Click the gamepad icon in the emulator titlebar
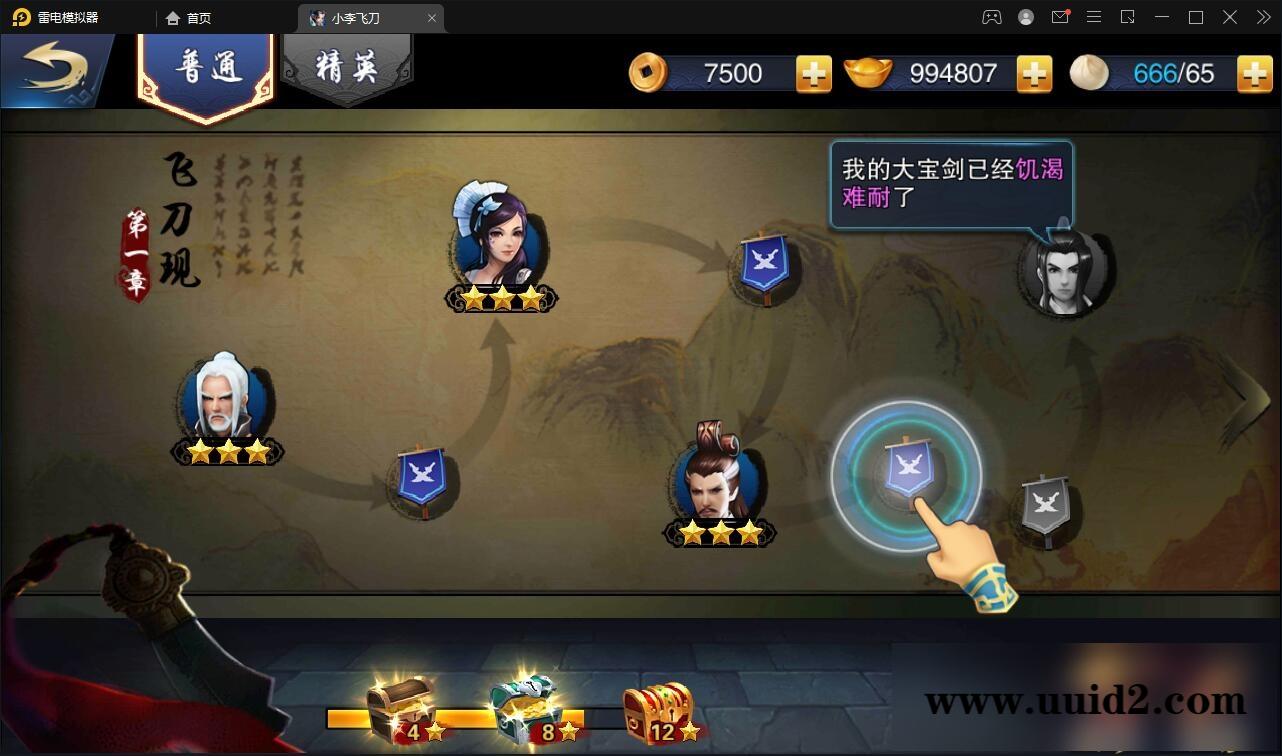The image size is (1282, 756). pyautogui.click(x=991, y=17)
